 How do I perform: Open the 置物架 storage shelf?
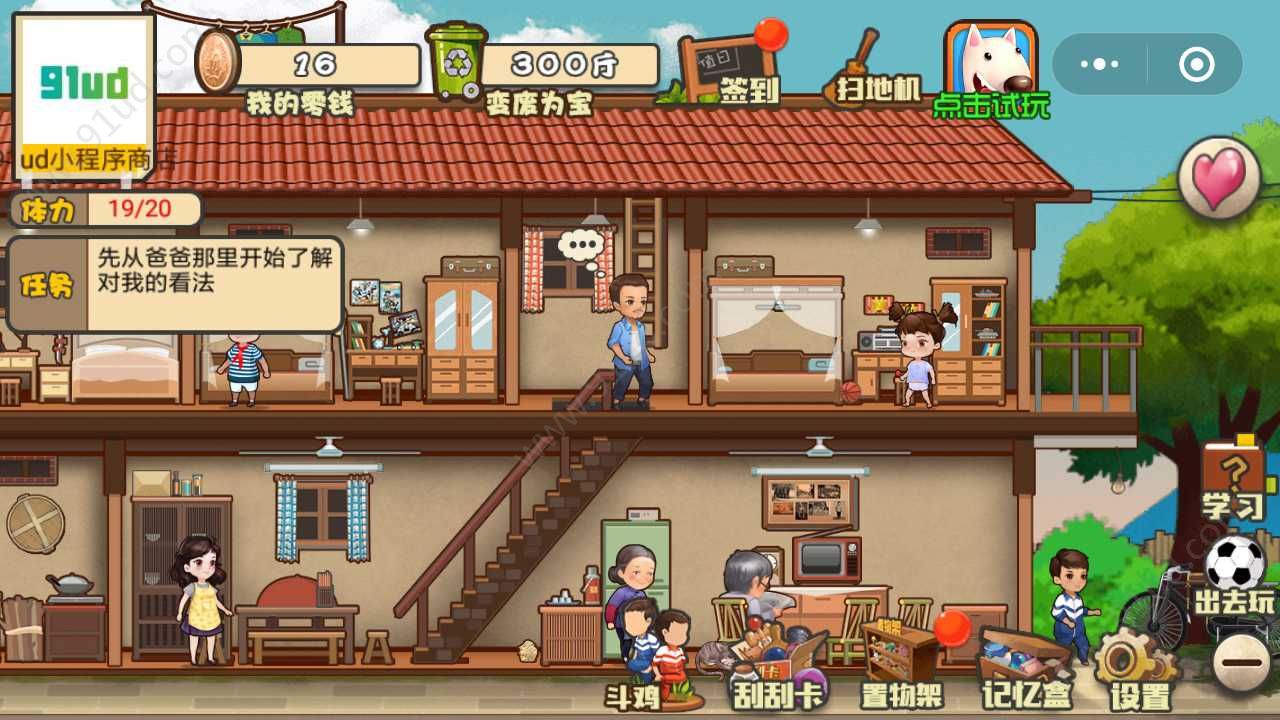click(x=901, y=662)
